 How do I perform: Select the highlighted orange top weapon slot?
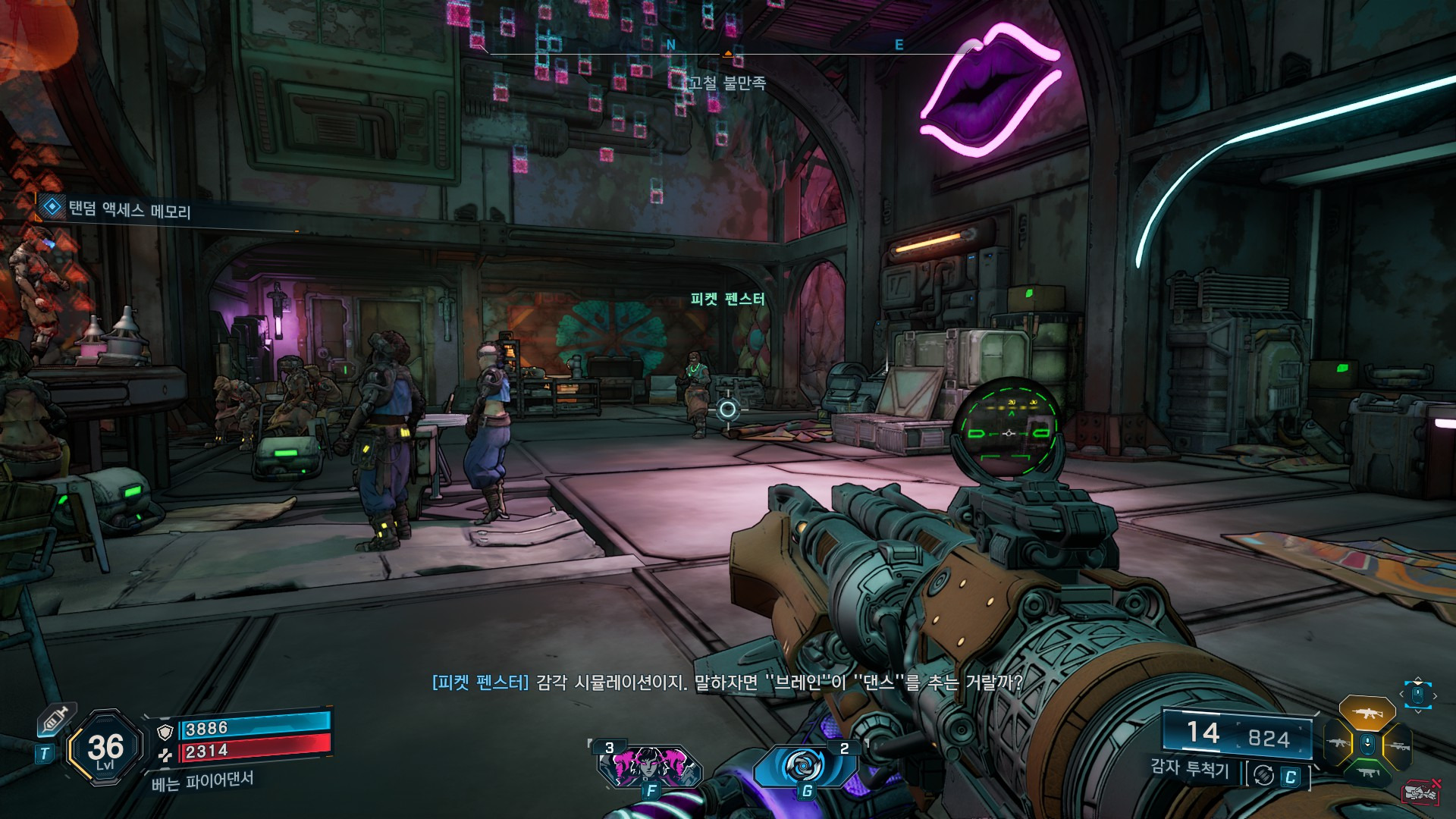1367,713
